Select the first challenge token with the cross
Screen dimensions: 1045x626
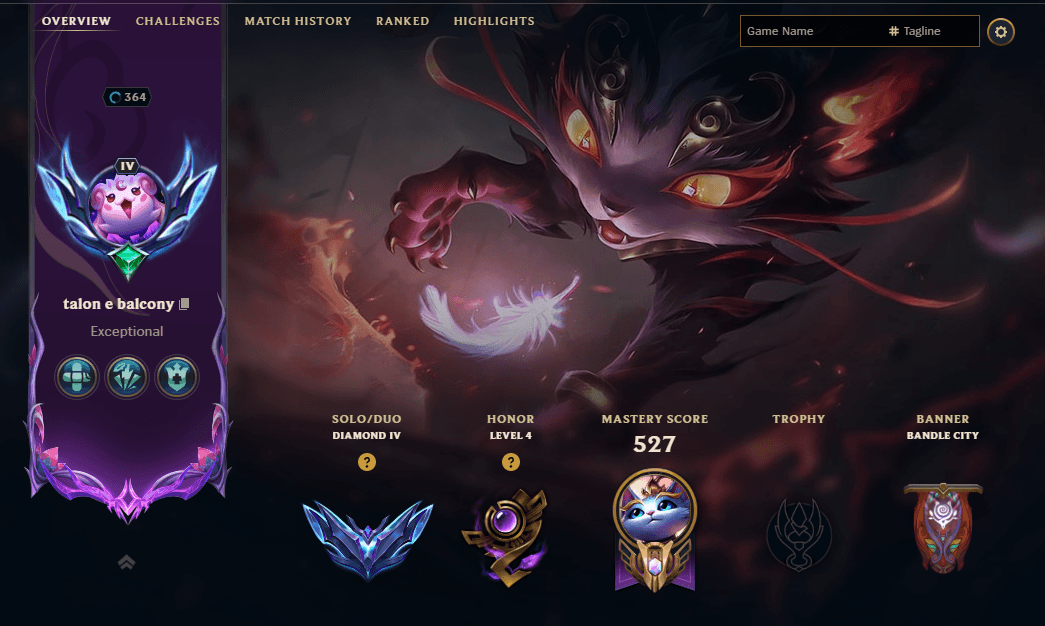(x=77, y=377)
